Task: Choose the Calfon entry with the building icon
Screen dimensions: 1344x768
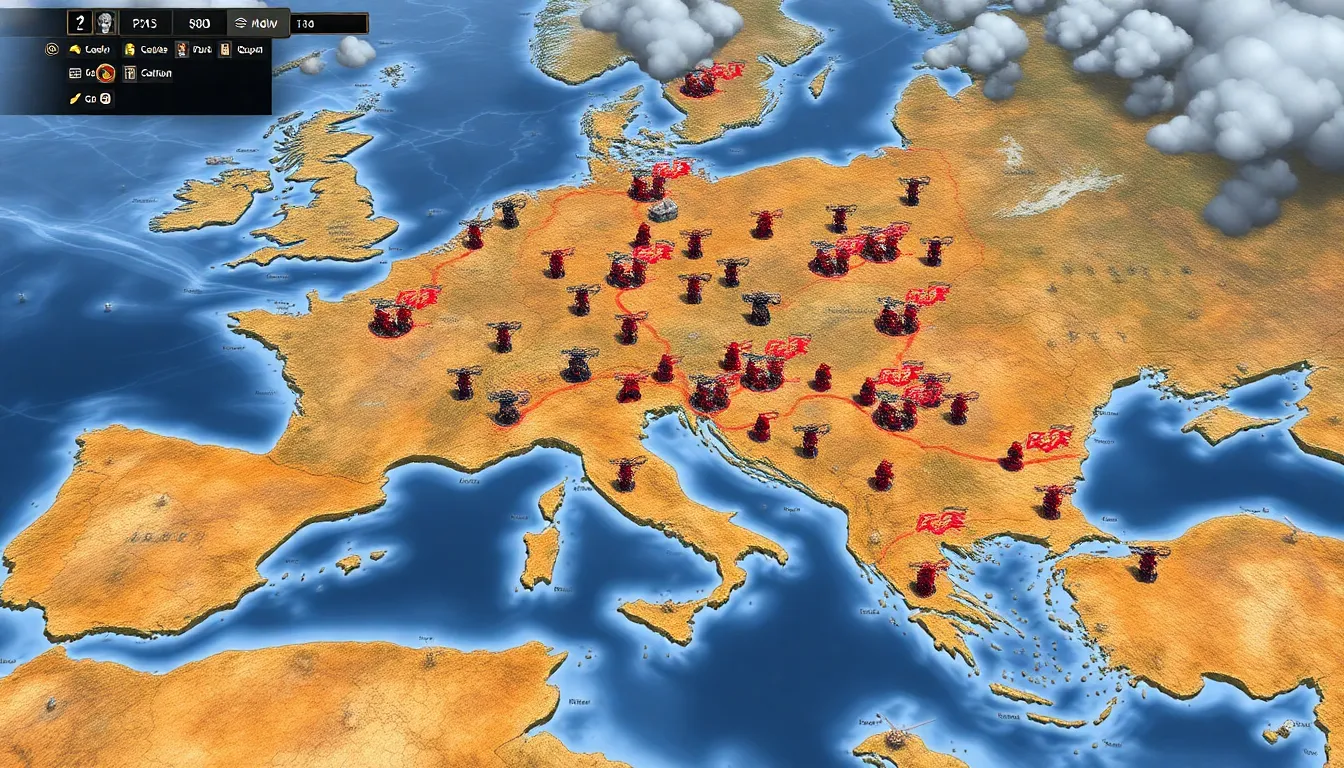Action: [x=148, y=73]
